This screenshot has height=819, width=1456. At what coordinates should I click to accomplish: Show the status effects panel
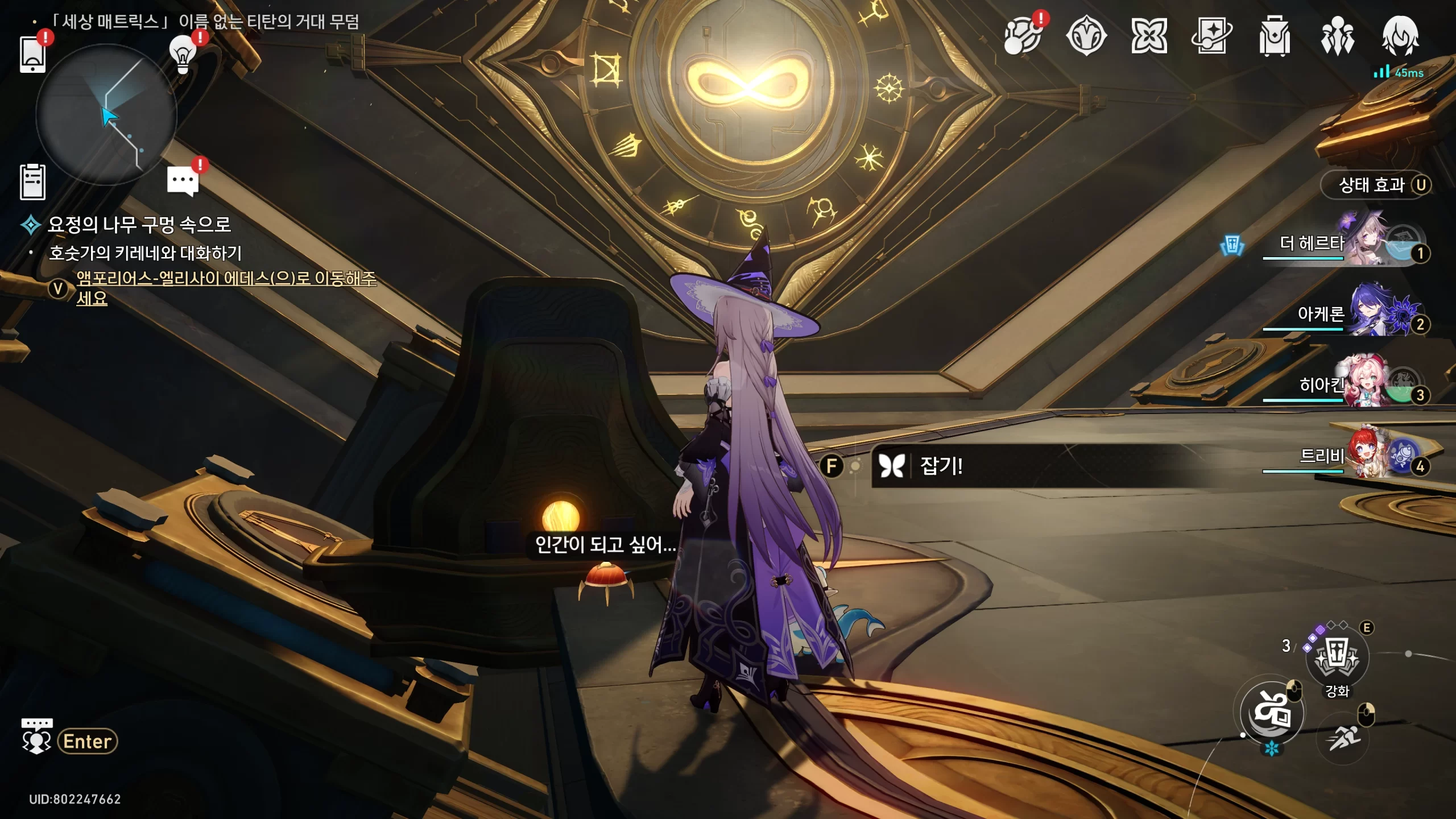pos(1376,185)
